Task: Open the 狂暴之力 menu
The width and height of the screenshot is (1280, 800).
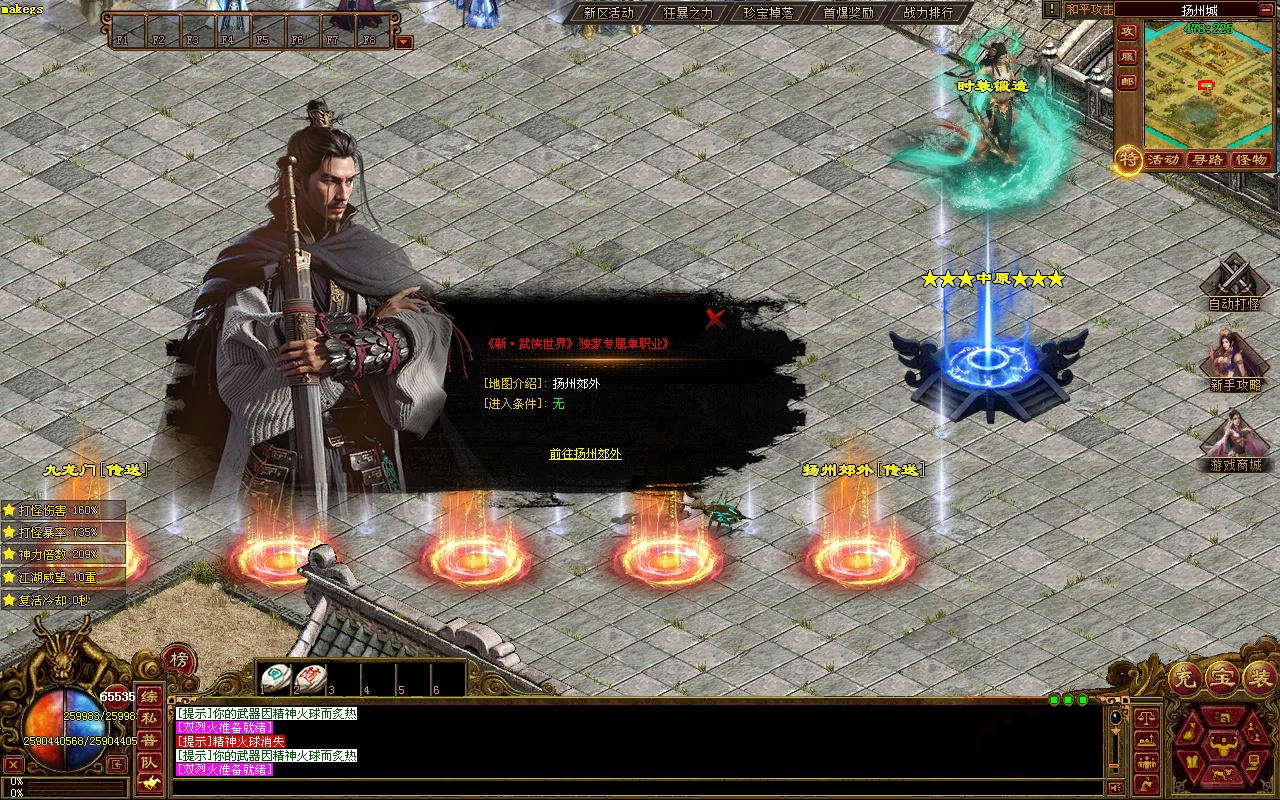Action: click(x=688, y=13)
